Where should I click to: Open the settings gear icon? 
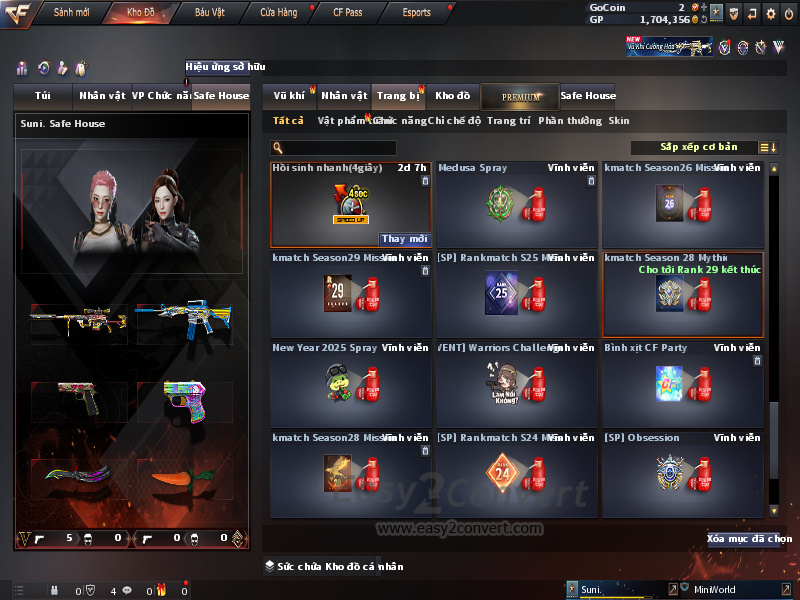[x=770, y=13]
